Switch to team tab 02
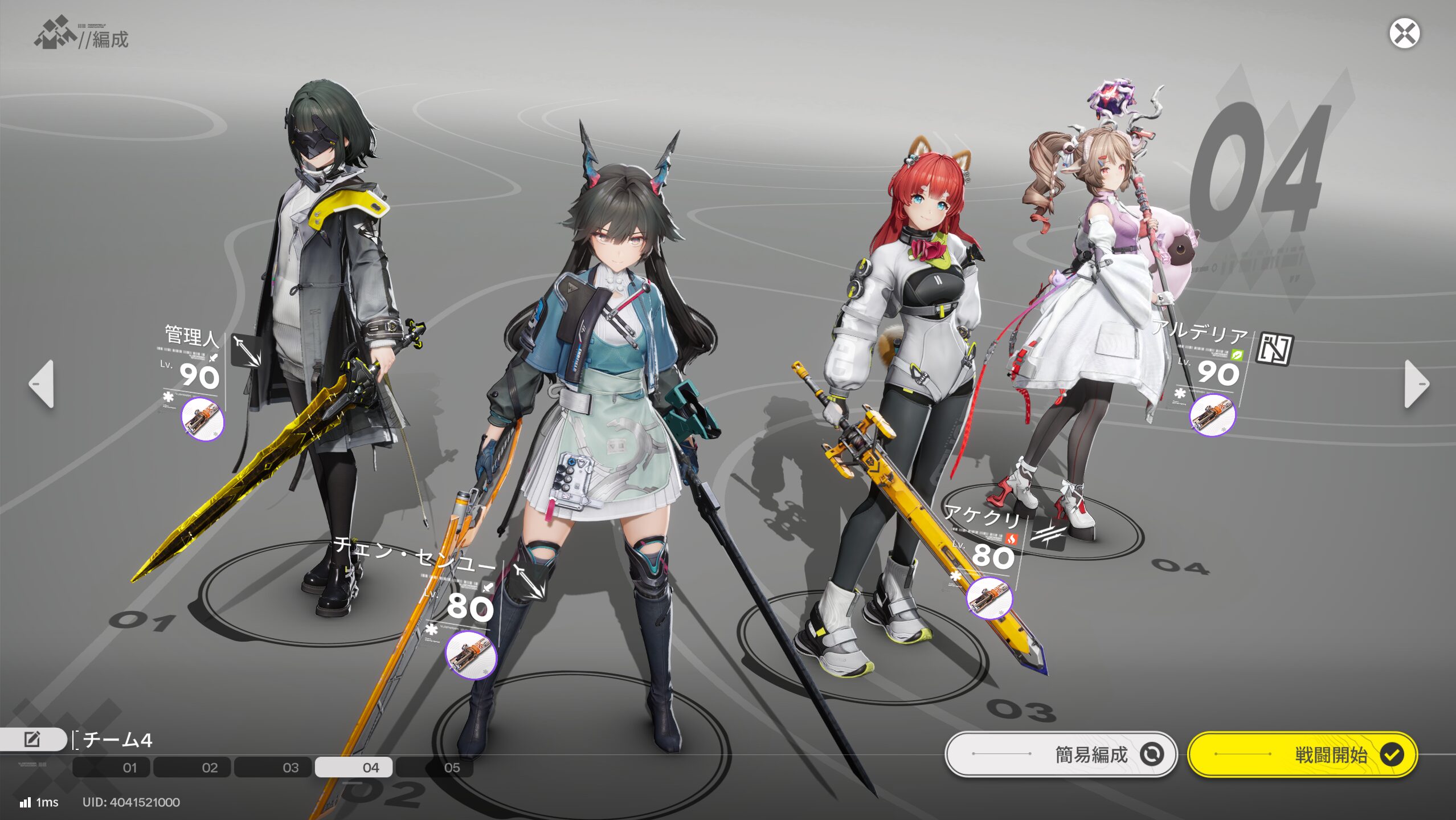 (193, 768)
